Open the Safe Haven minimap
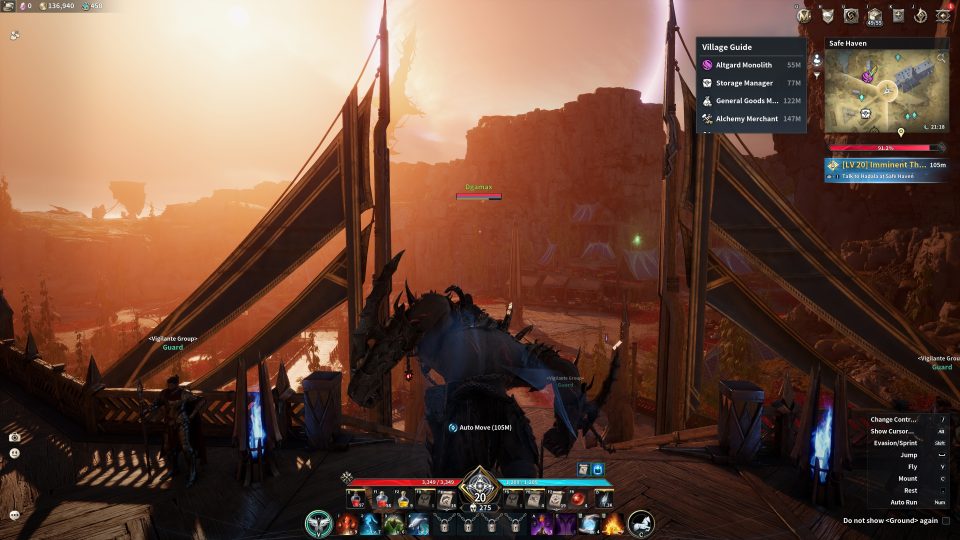 (885, 92)
